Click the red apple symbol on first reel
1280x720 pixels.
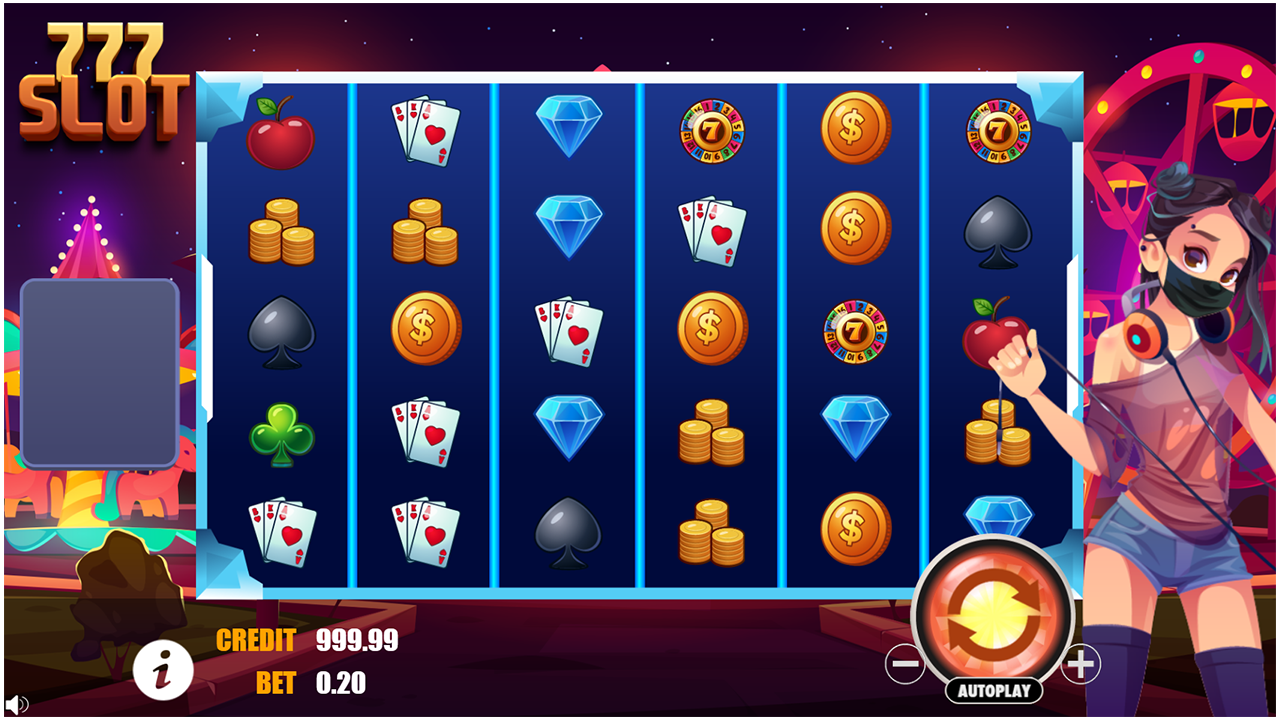pos(281,133)
